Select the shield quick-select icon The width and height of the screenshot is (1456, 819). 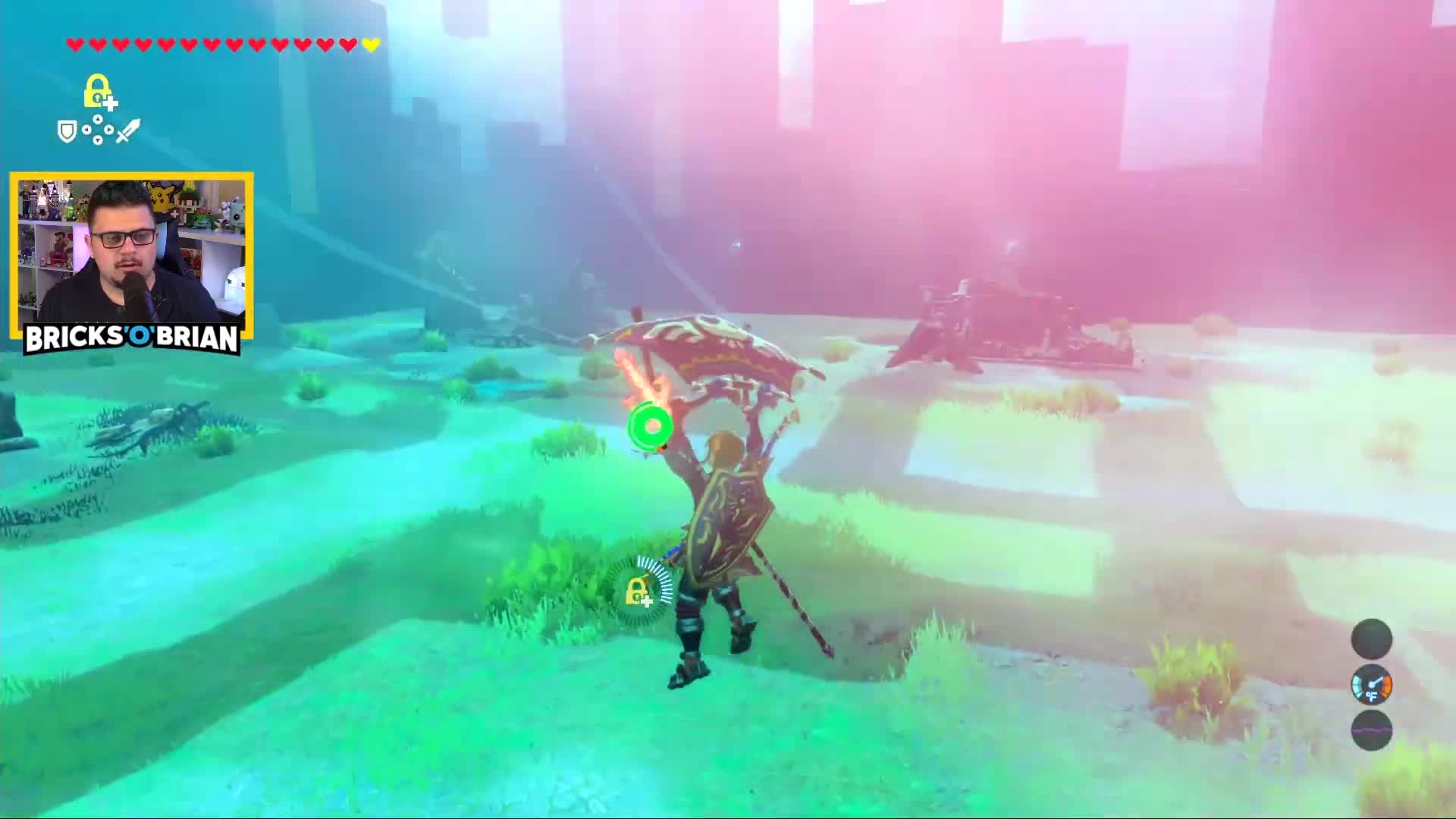point(67,132)
